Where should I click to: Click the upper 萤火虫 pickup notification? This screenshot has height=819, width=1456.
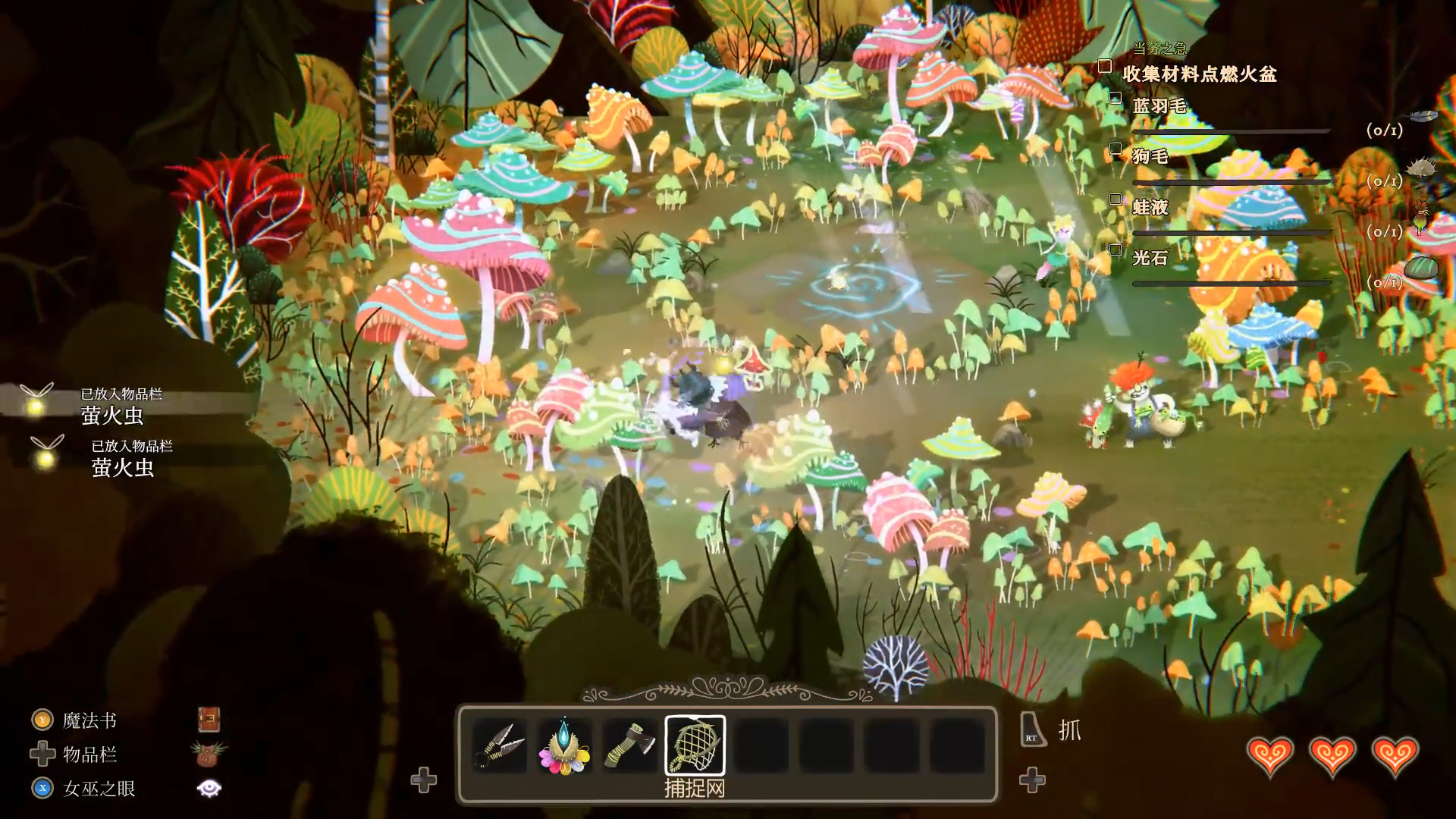112,406
